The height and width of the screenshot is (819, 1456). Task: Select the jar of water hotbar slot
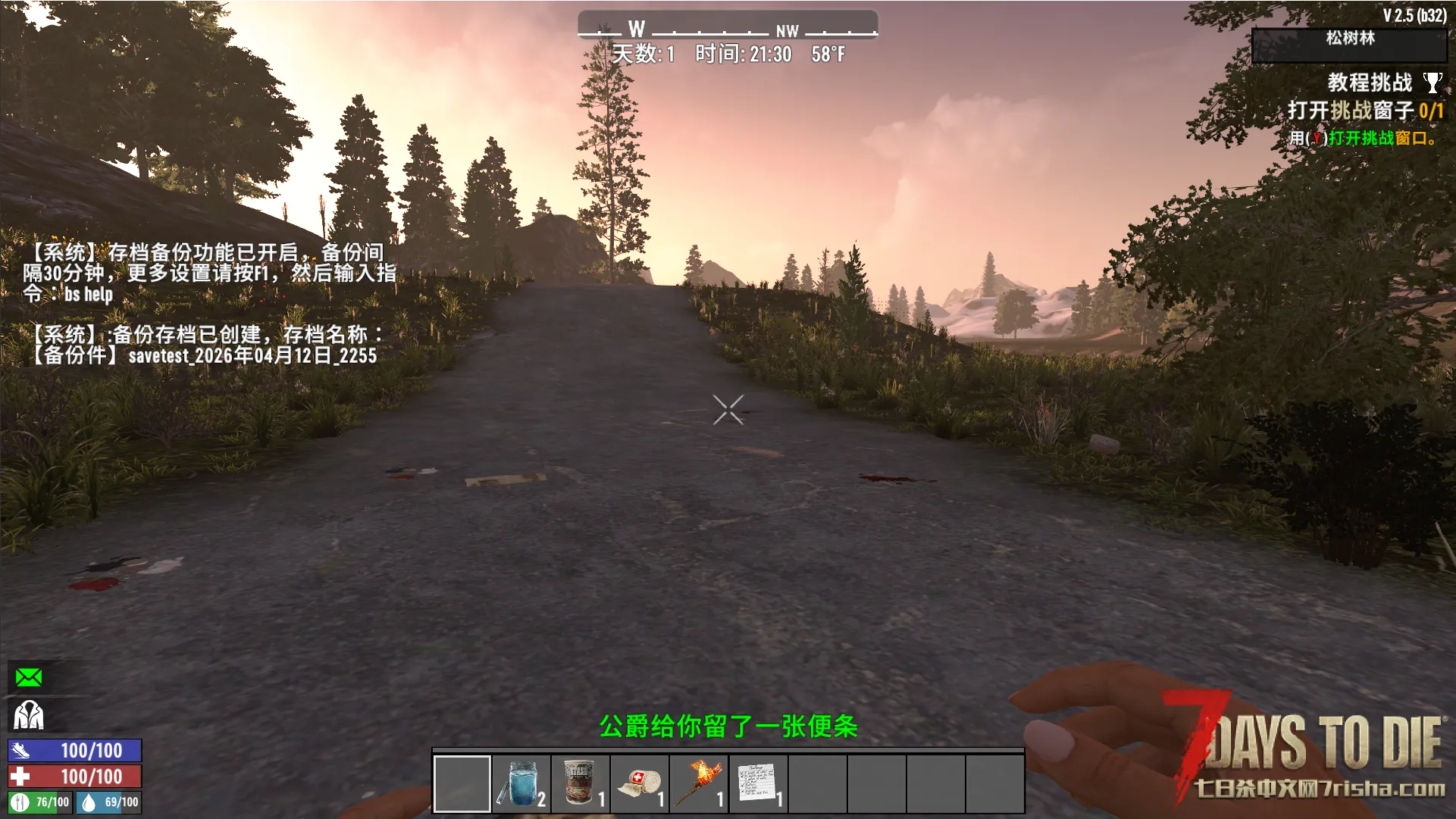coord(521,783)
